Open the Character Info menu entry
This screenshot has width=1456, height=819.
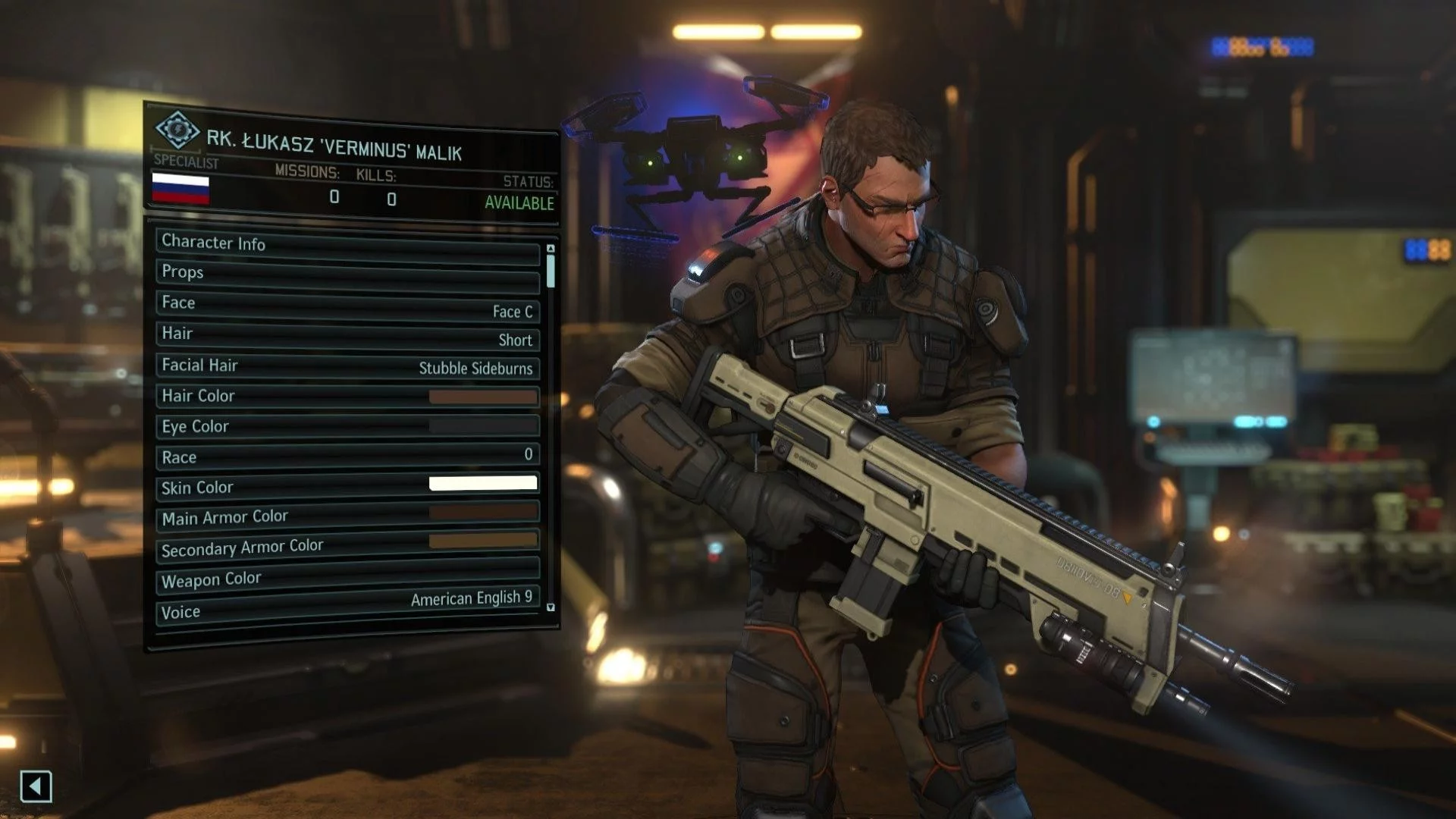pyautogui.click(x=347, y=246)
